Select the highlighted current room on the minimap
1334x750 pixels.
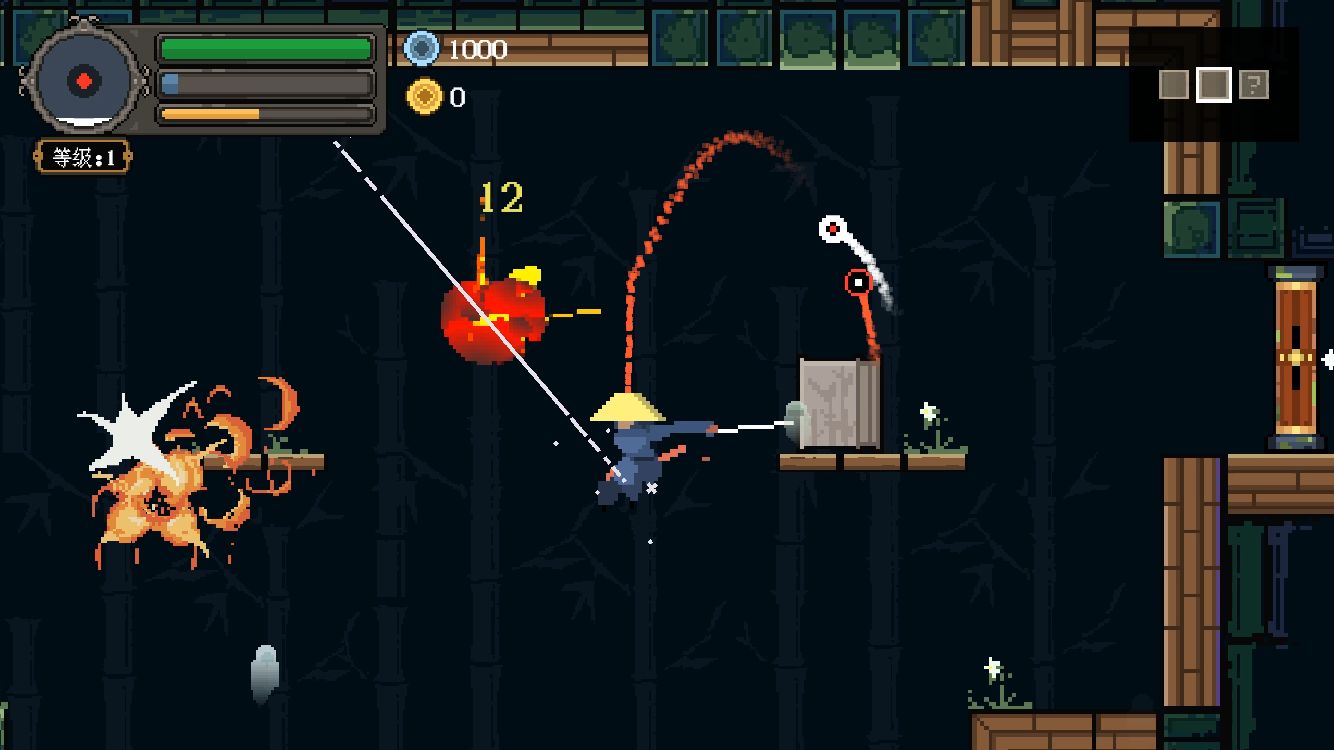tap(1214, 85)
